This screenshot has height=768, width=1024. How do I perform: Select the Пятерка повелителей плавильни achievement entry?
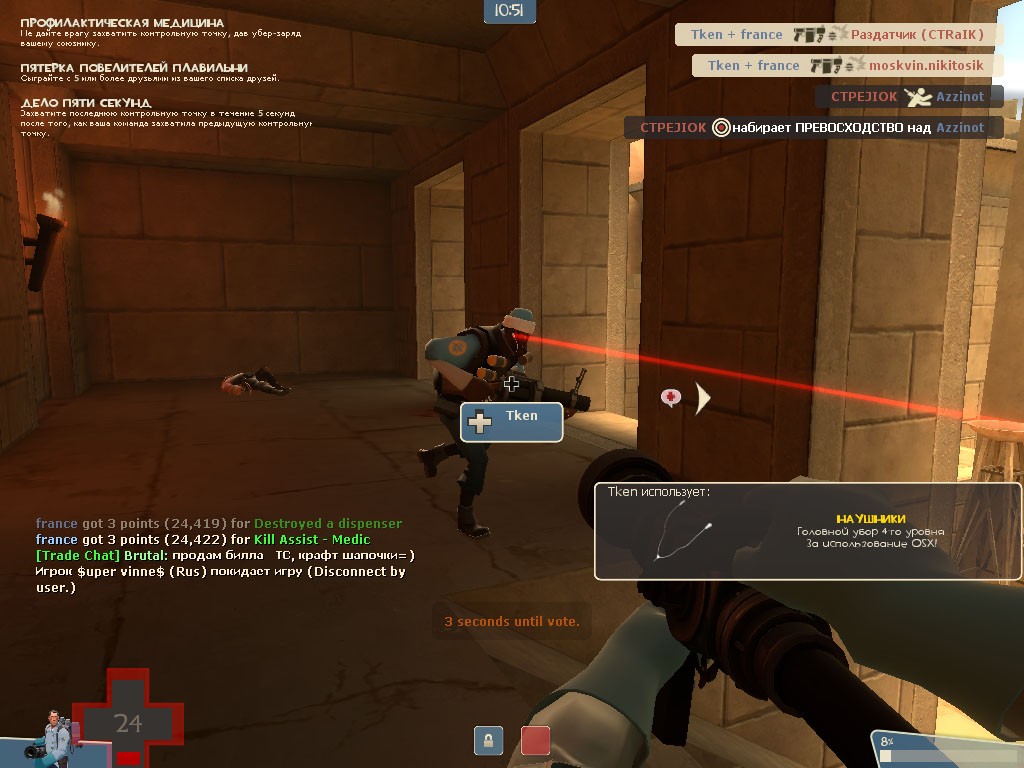[x=150, y=73]
